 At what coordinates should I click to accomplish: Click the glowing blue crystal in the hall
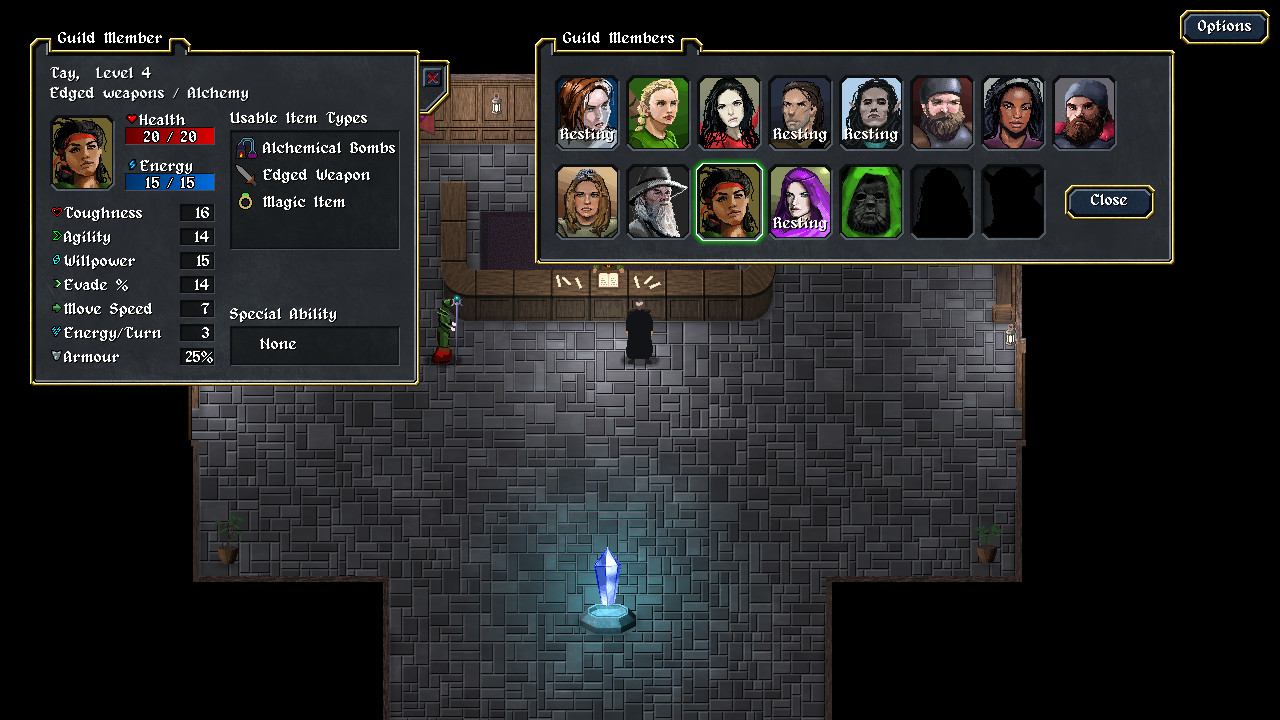[607, 580]
